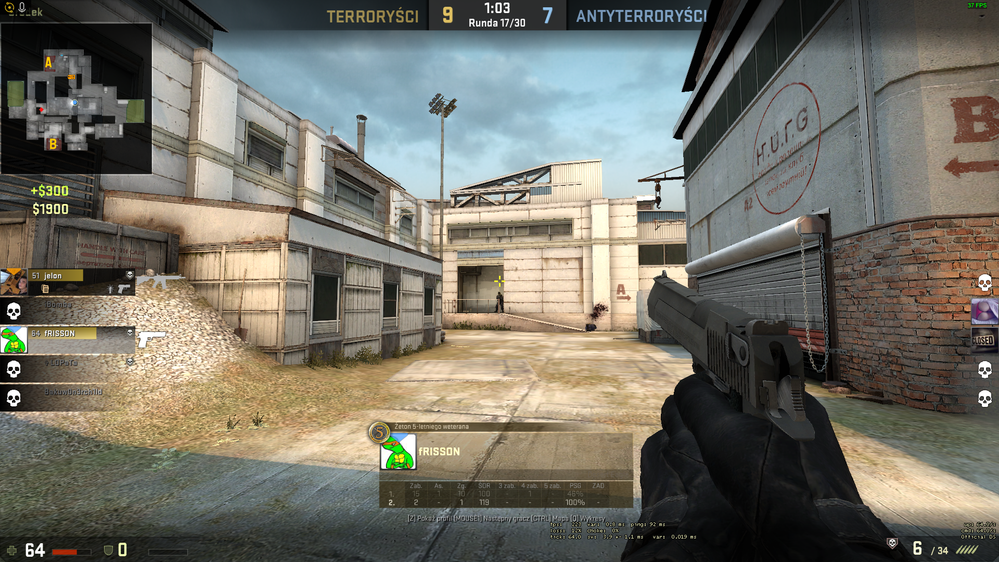The height and width of the screenshot is (562, 999).
Task: Click the radar minimap
Action: click(76, 97)
